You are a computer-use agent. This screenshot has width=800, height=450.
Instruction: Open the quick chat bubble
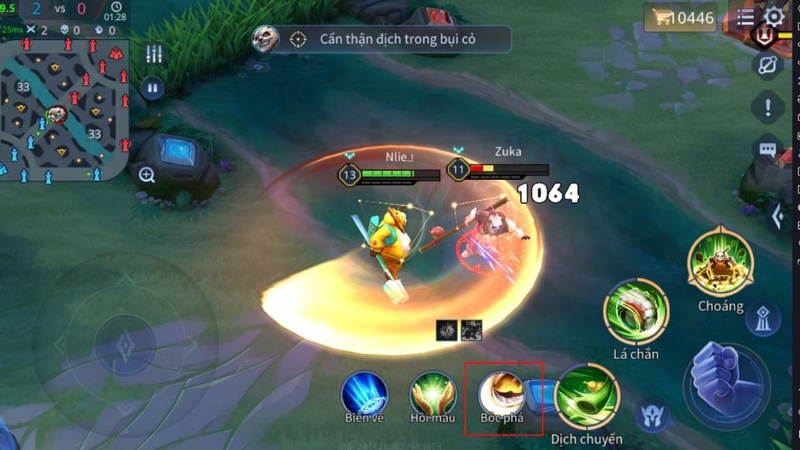coord(768,150)
